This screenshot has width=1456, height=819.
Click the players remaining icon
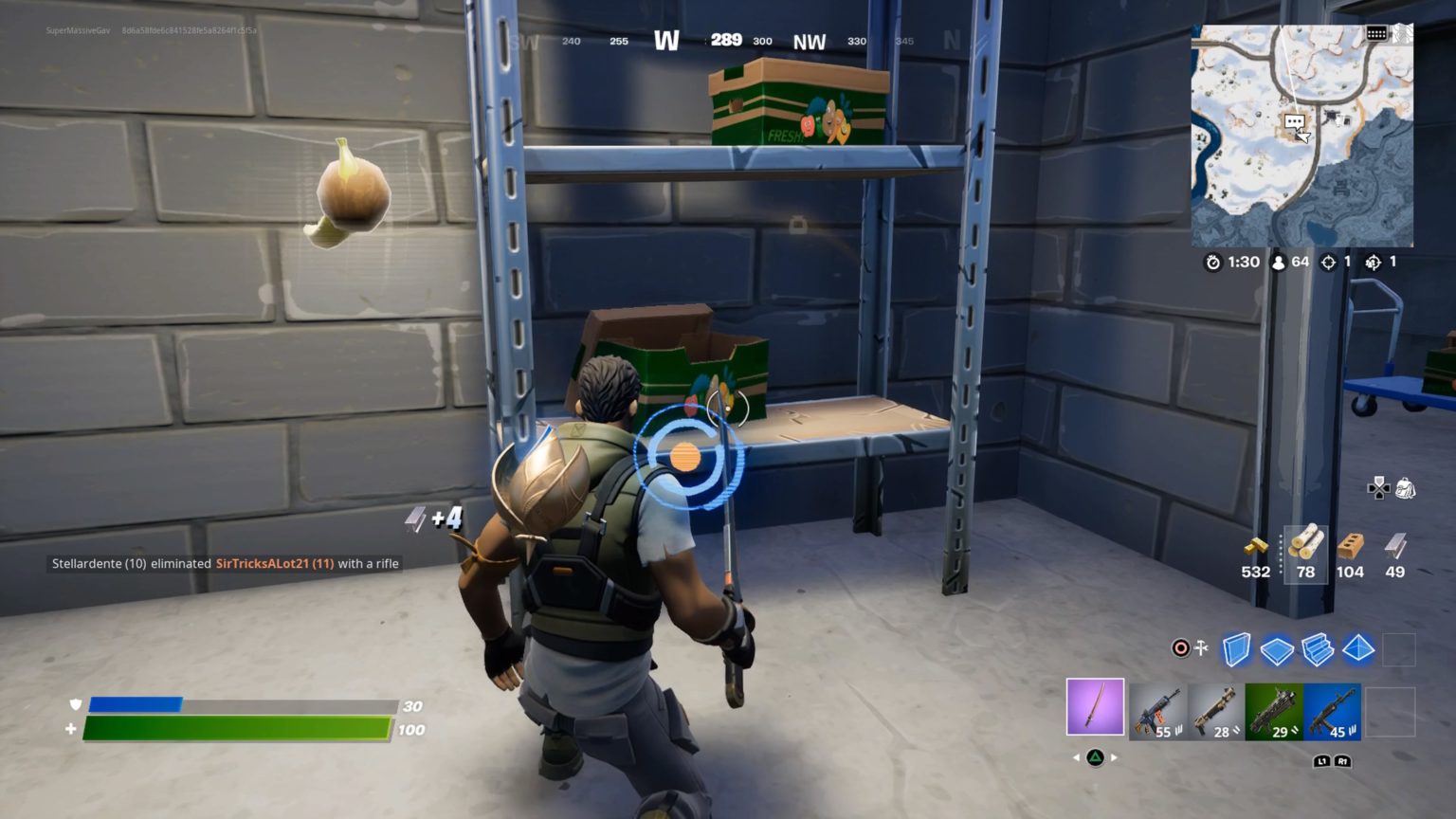pos(1279,263)
